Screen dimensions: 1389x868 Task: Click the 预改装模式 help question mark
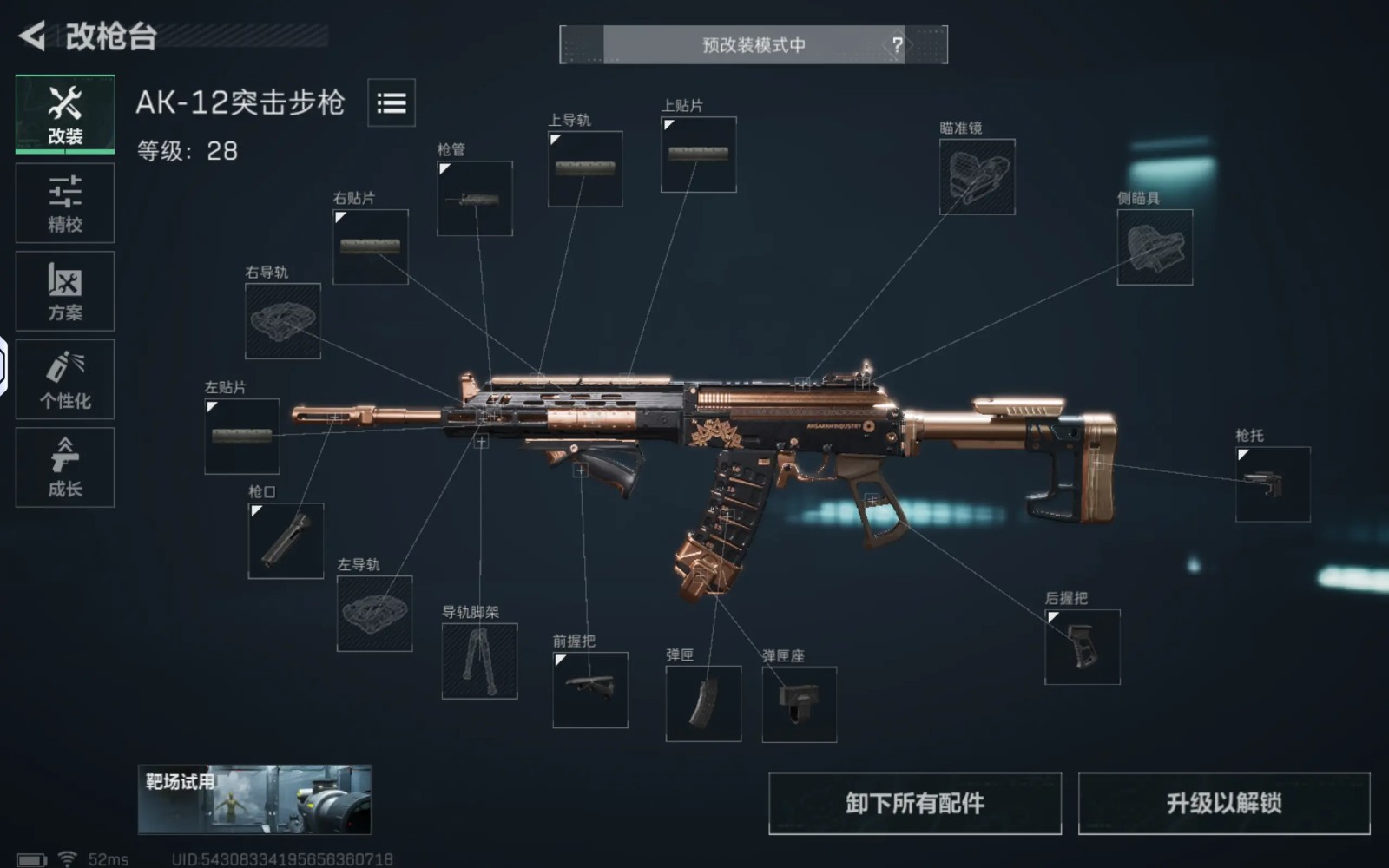coord(898,44)
